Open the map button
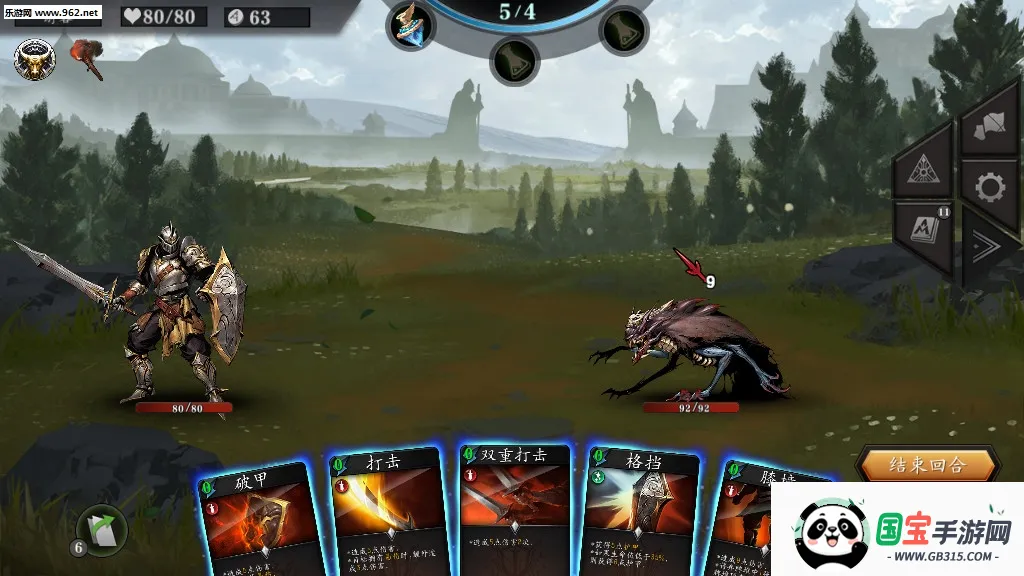The width and height of the screenshot is (1024, 576). pos(988,124)
